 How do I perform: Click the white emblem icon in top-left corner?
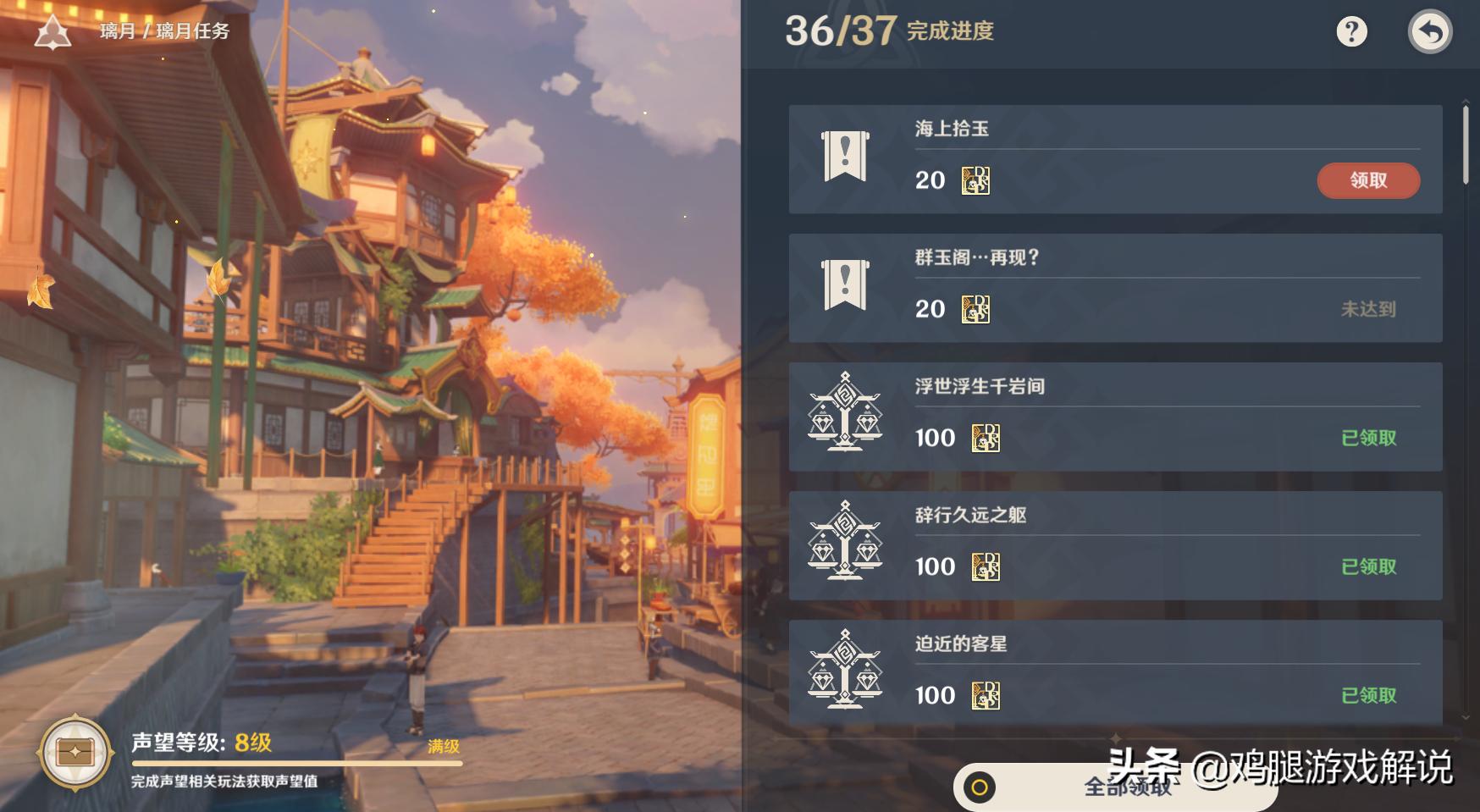(x=53, y=30)
